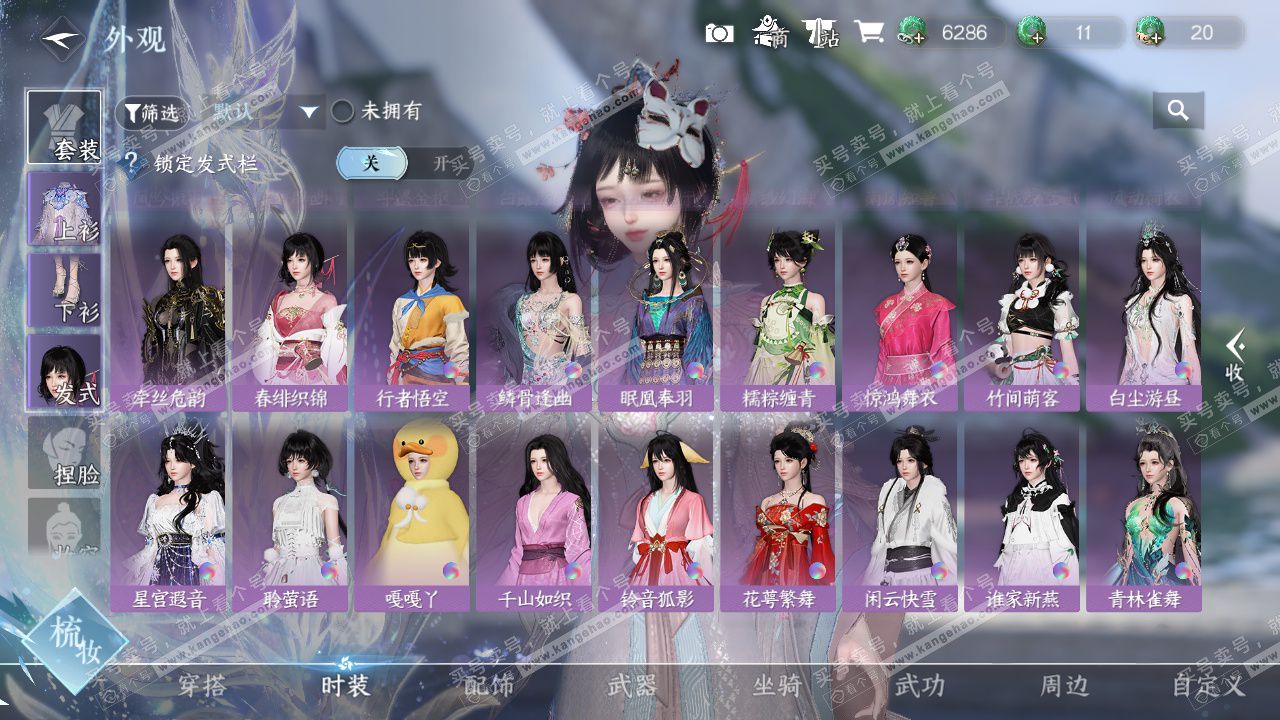Switch to the 配饰 bottom tab
The width and height of the screenshot is (1280, 720).
[x=489, y=686]
